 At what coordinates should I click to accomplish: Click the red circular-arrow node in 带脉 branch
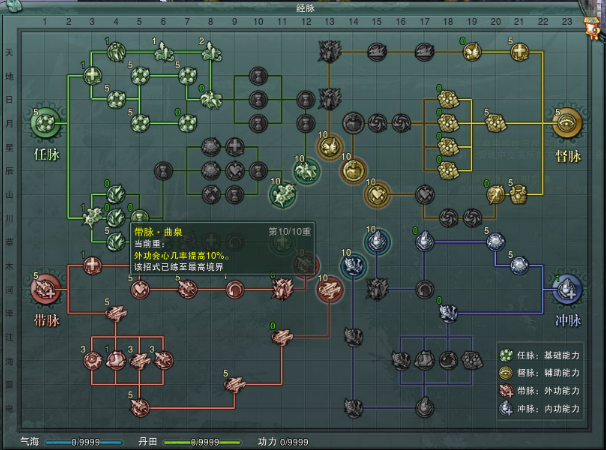point(233,290)
